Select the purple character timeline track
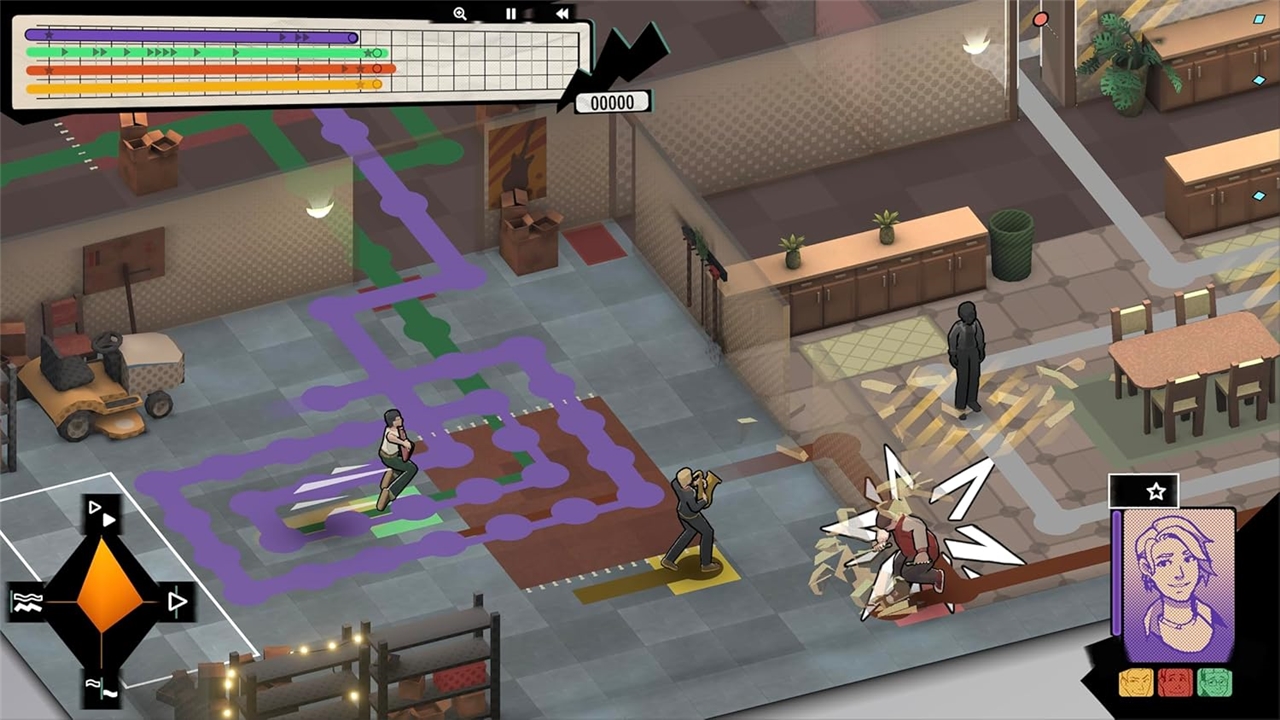1280x720 pixels. [190, 37]
